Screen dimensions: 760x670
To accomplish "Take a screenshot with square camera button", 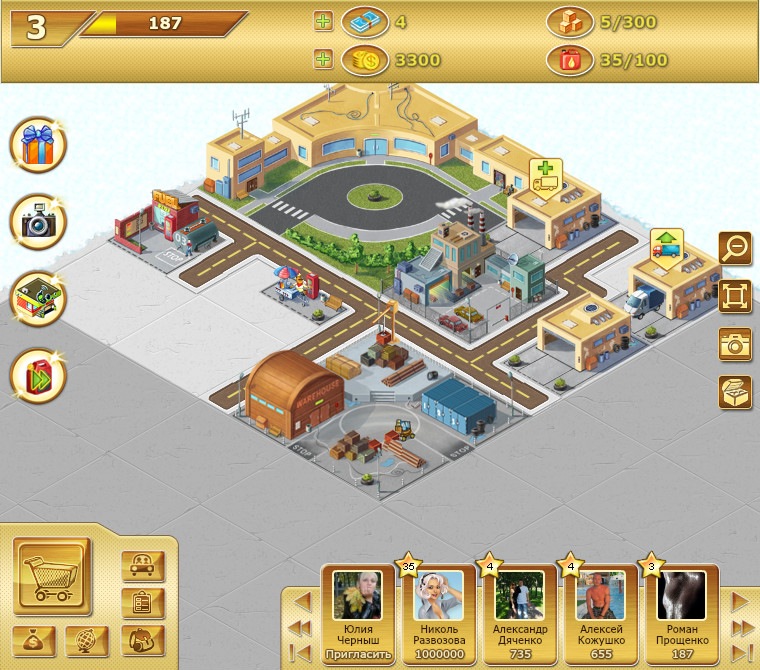I will 735,344.
